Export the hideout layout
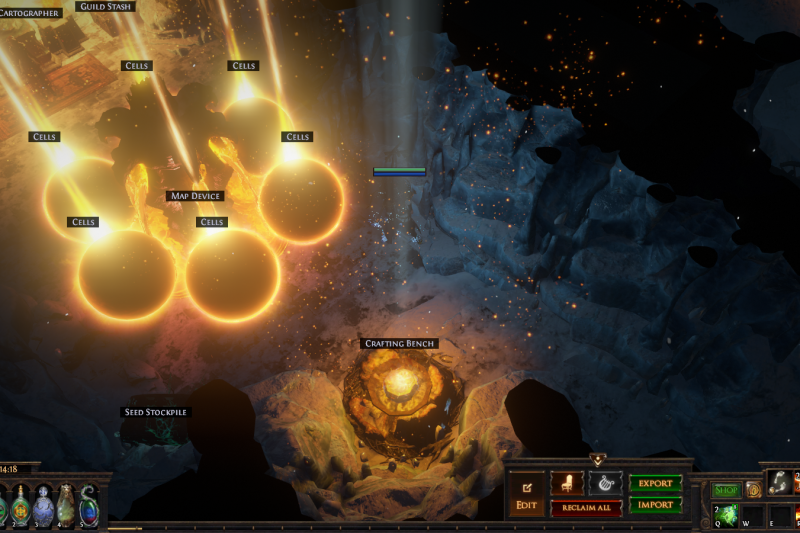 [x=655, y=483]
